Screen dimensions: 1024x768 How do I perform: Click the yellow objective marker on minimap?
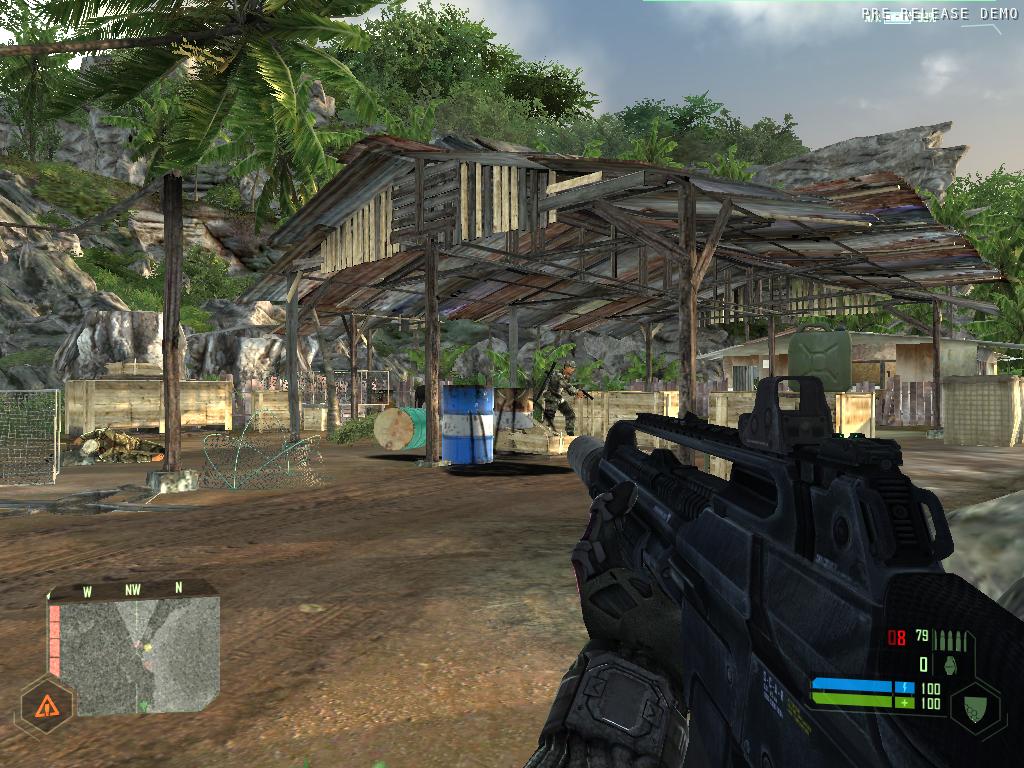click(x=147, y=648)
